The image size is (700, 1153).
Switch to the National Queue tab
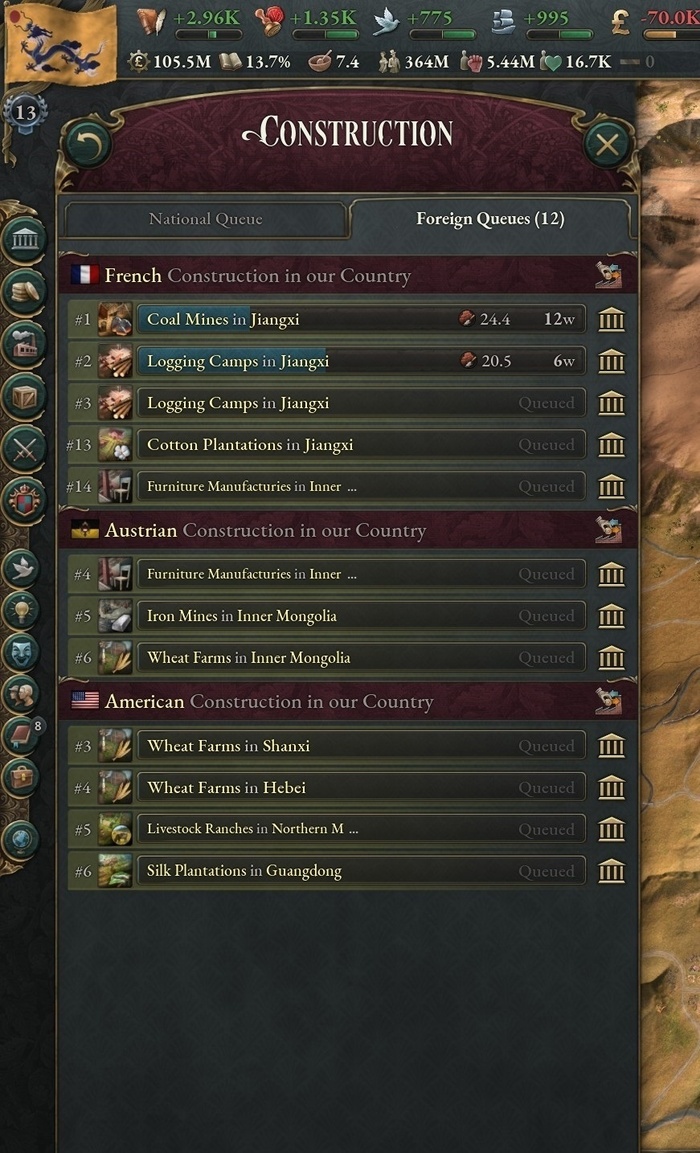(205, 219)
